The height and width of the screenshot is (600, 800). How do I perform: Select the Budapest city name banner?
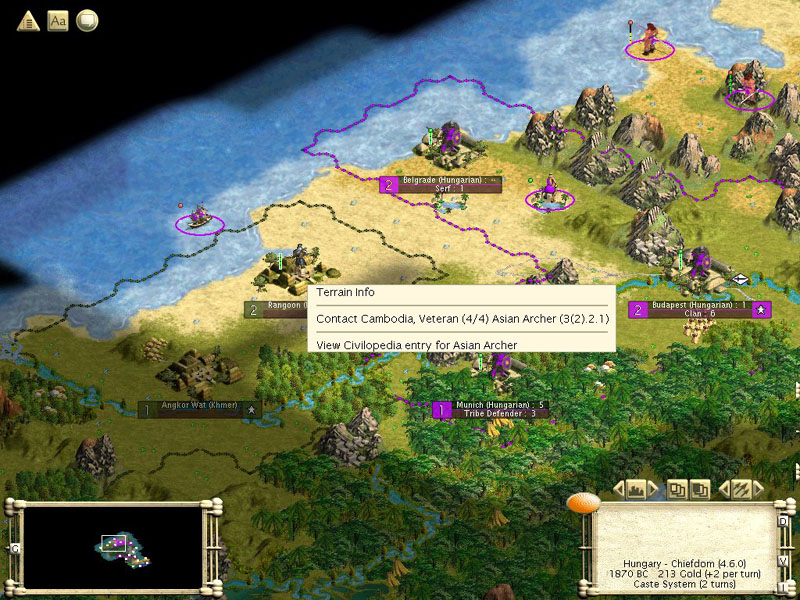pos(700,305)
